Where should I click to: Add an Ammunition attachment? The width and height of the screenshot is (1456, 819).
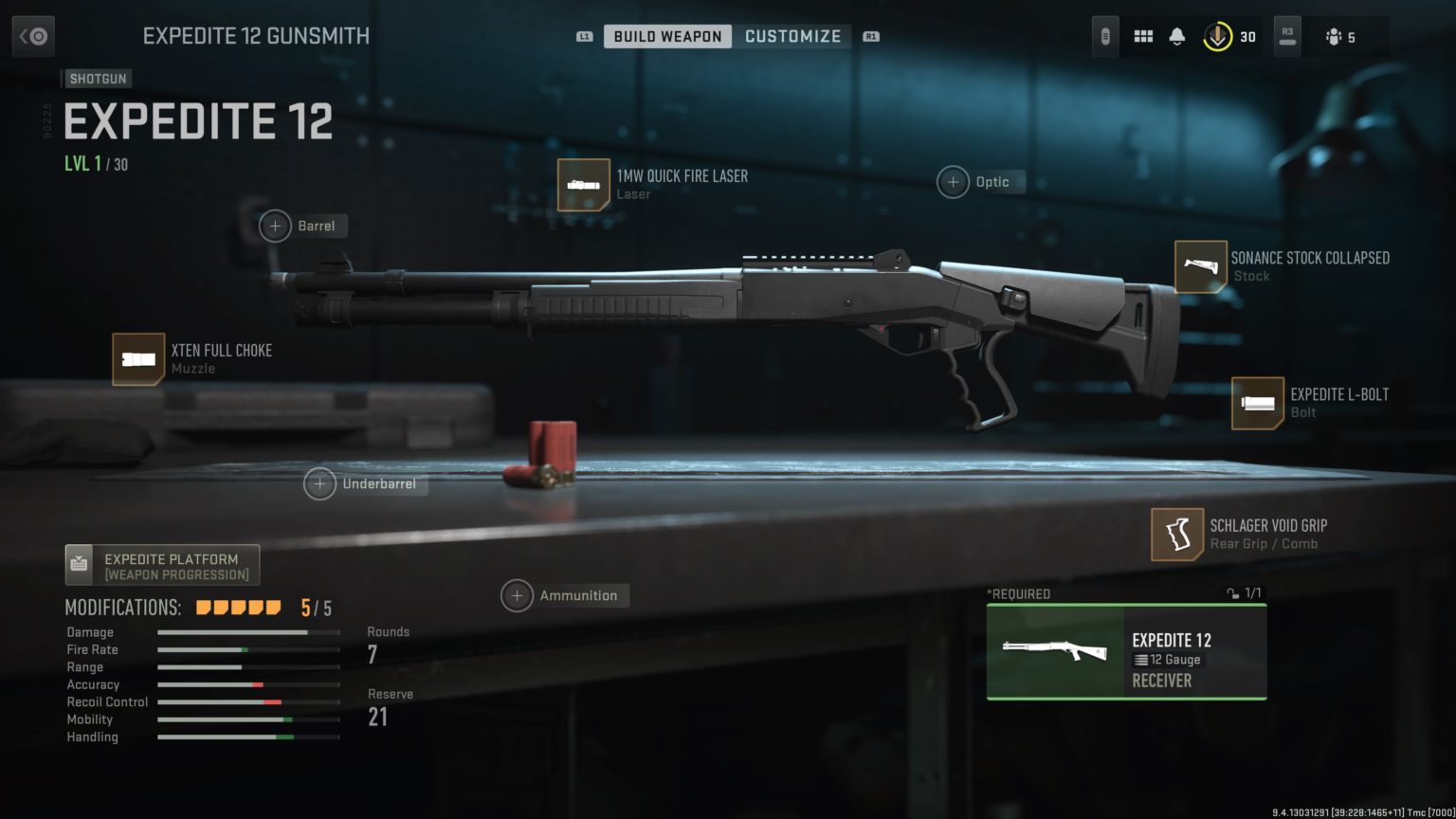point(517,596)
